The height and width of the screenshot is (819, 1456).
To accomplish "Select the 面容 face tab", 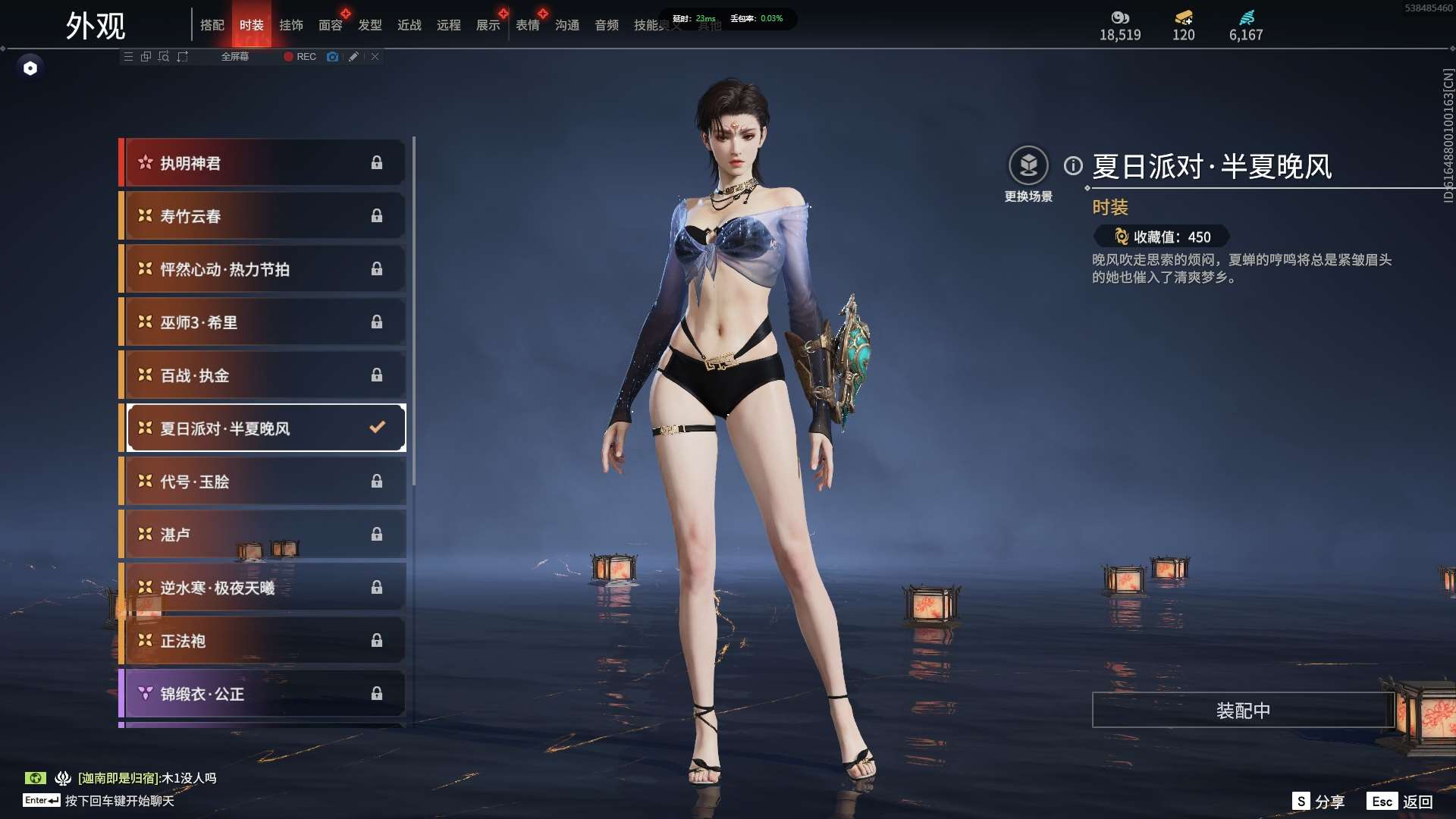I will point(331,25).
